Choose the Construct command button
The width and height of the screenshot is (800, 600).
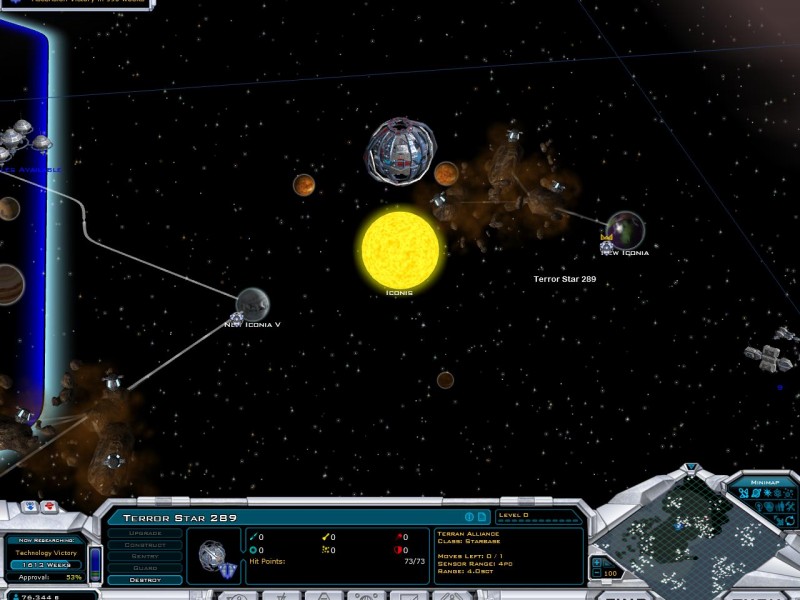[145, 545]
